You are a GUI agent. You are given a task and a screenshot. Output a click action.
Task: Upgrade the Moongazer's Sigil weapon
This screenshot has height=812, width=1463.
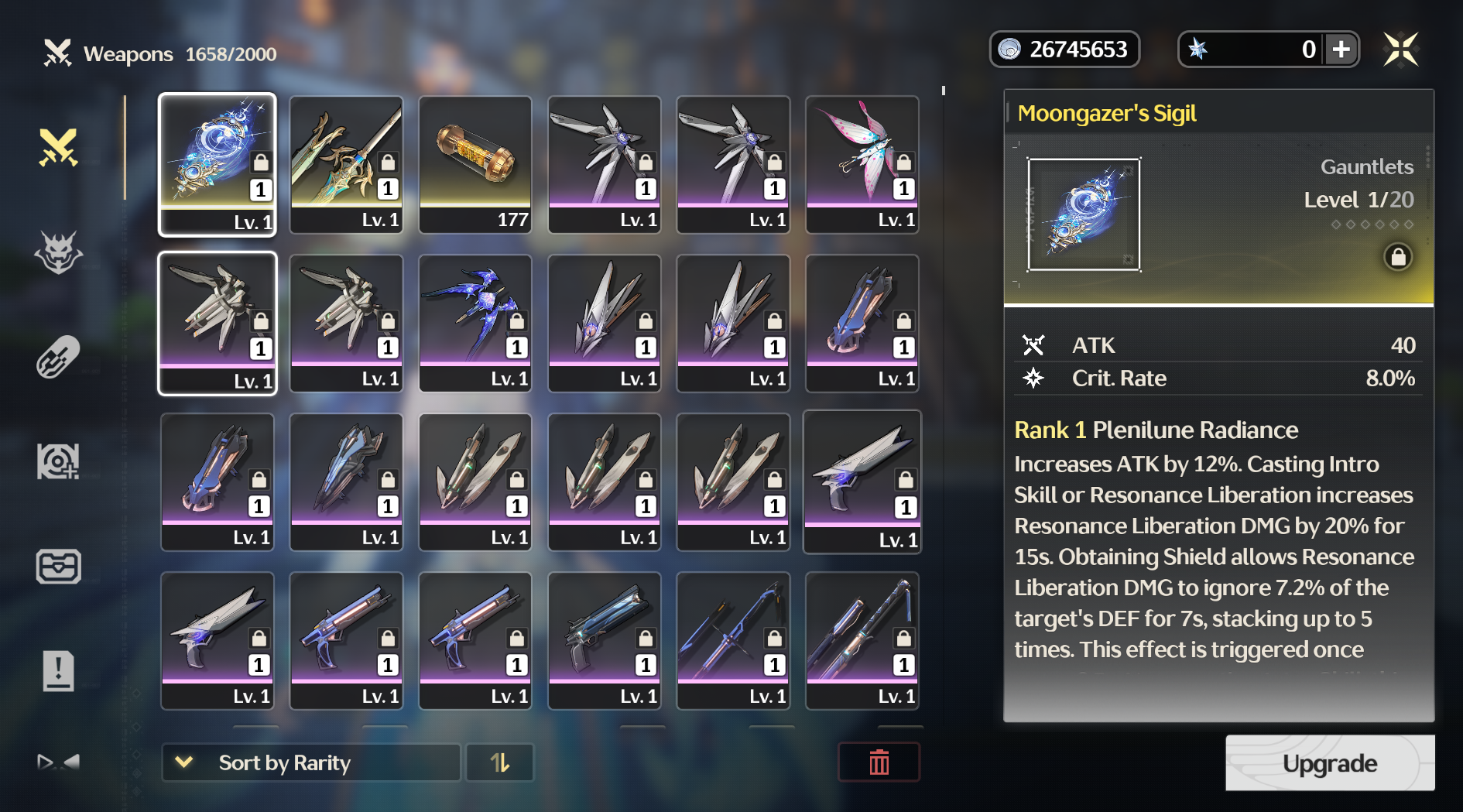[1329, 763]
